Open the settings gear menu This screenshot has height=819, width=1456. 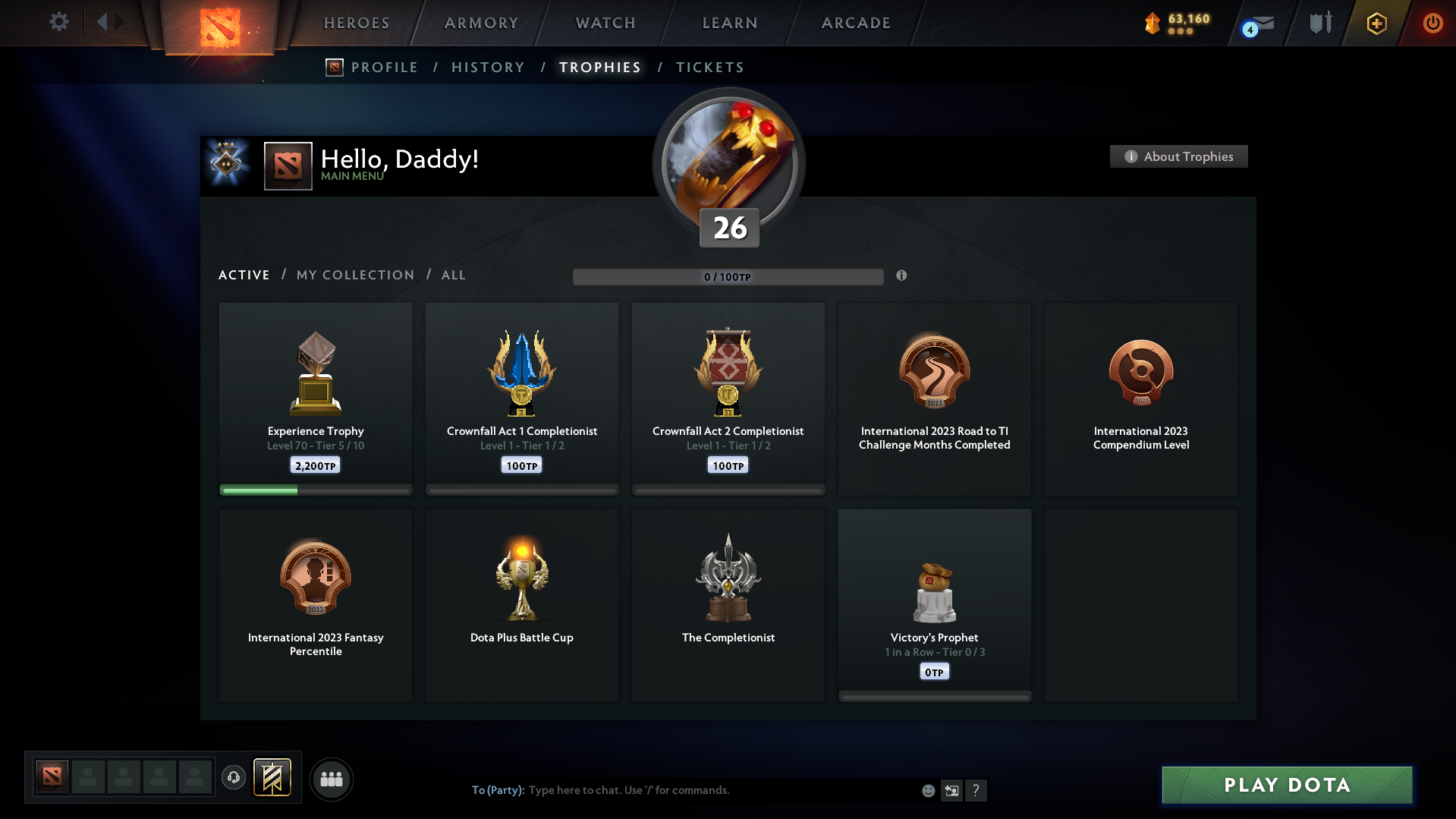(x=59, y=21)
